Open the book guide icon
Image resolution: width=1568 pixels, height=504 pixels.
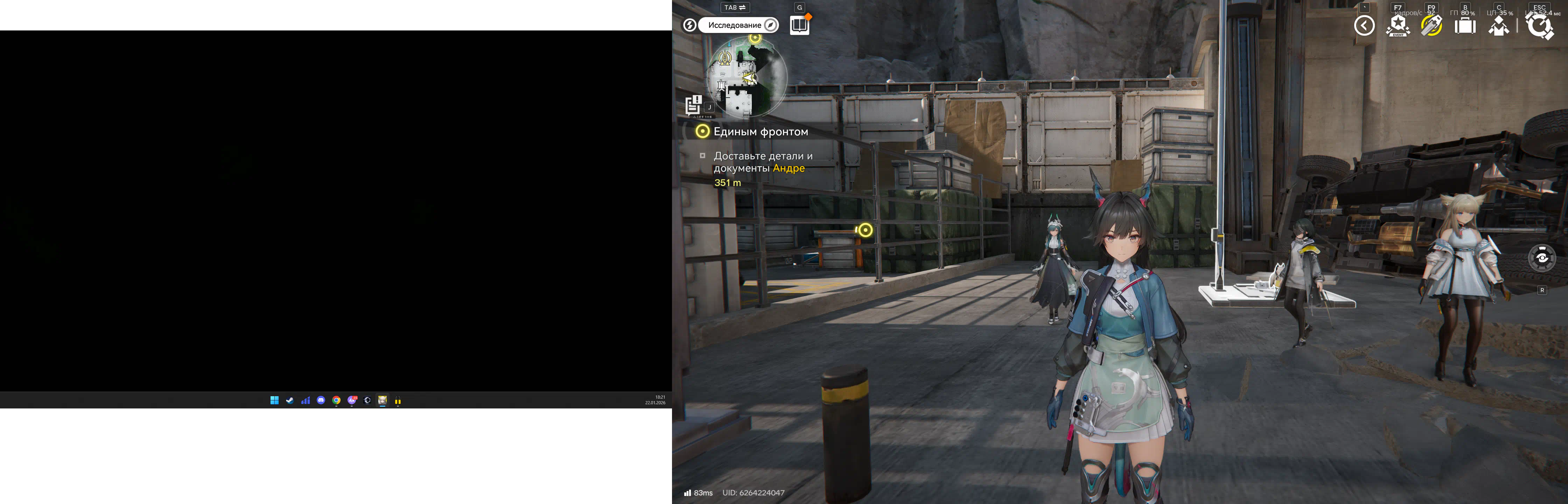click(799, 26)
